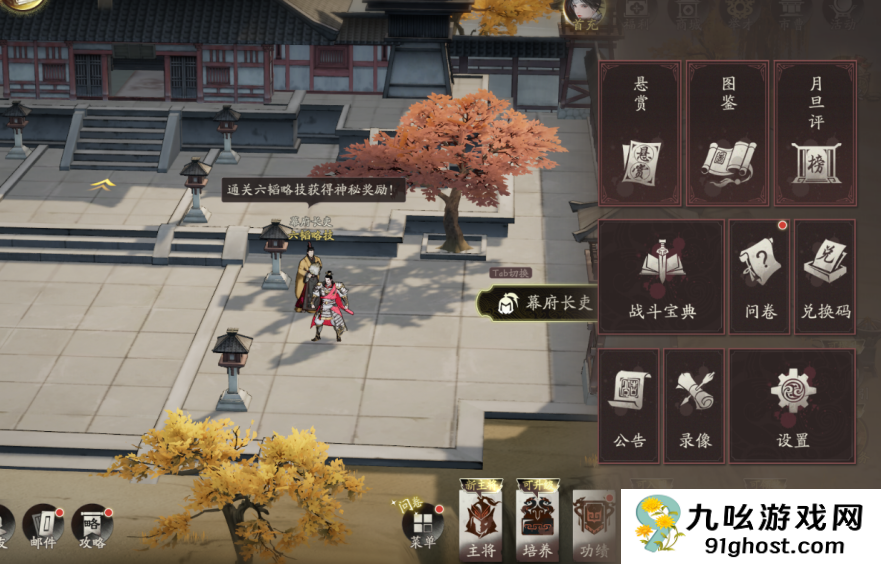
Task: Open the 主将 general screen
Action: pos(480,523)
